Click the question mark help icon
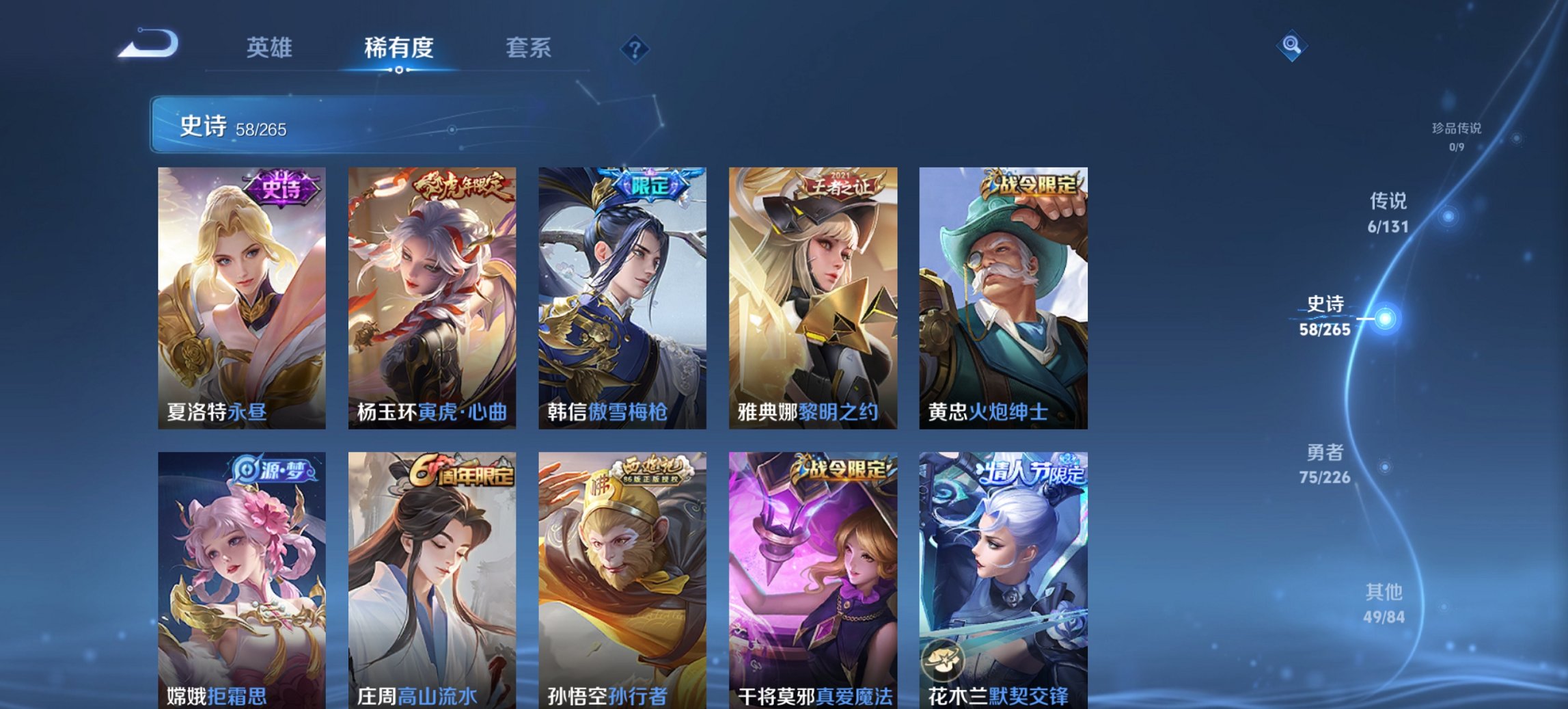 635,49
